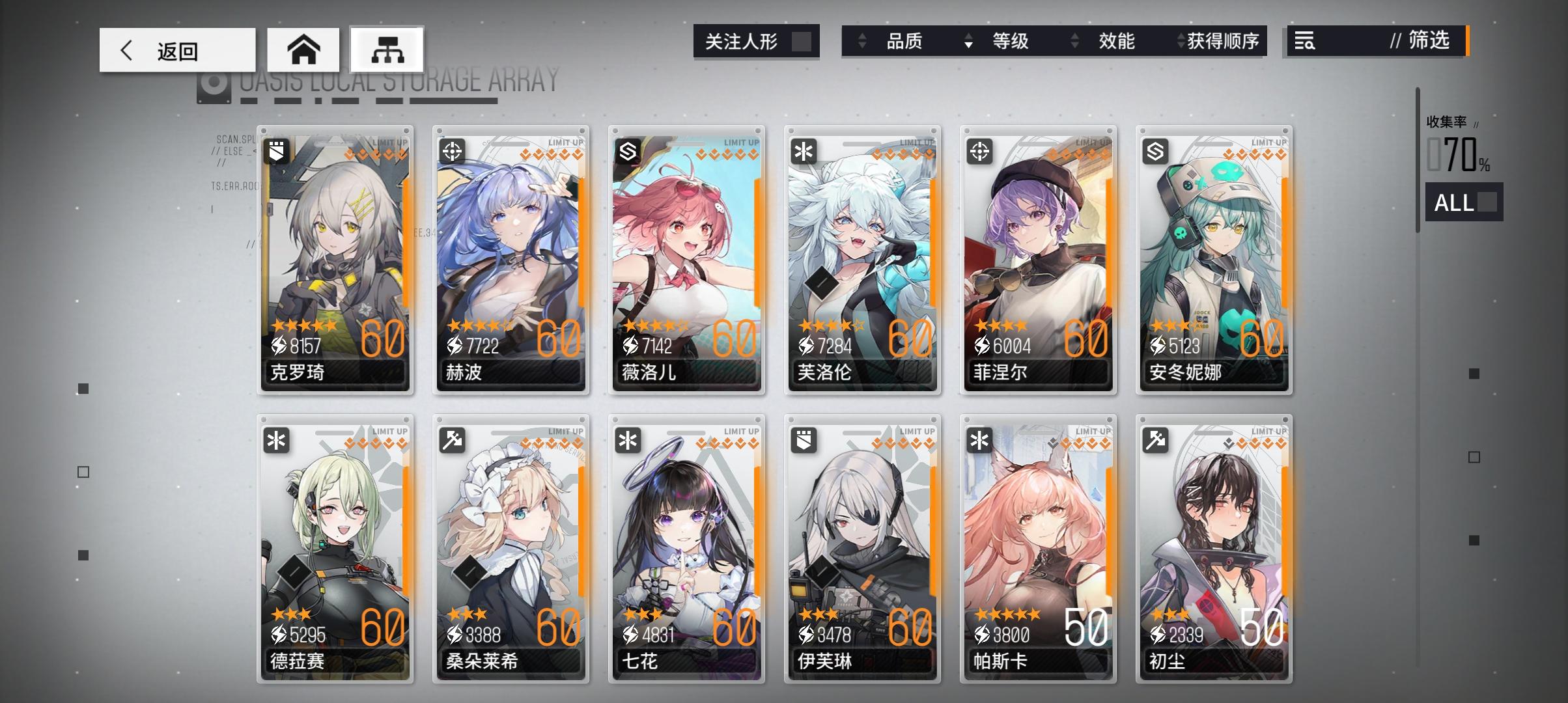Click the storage array view icon beside home
Screen dimensions: 1568x703
(x=385, y=49)
